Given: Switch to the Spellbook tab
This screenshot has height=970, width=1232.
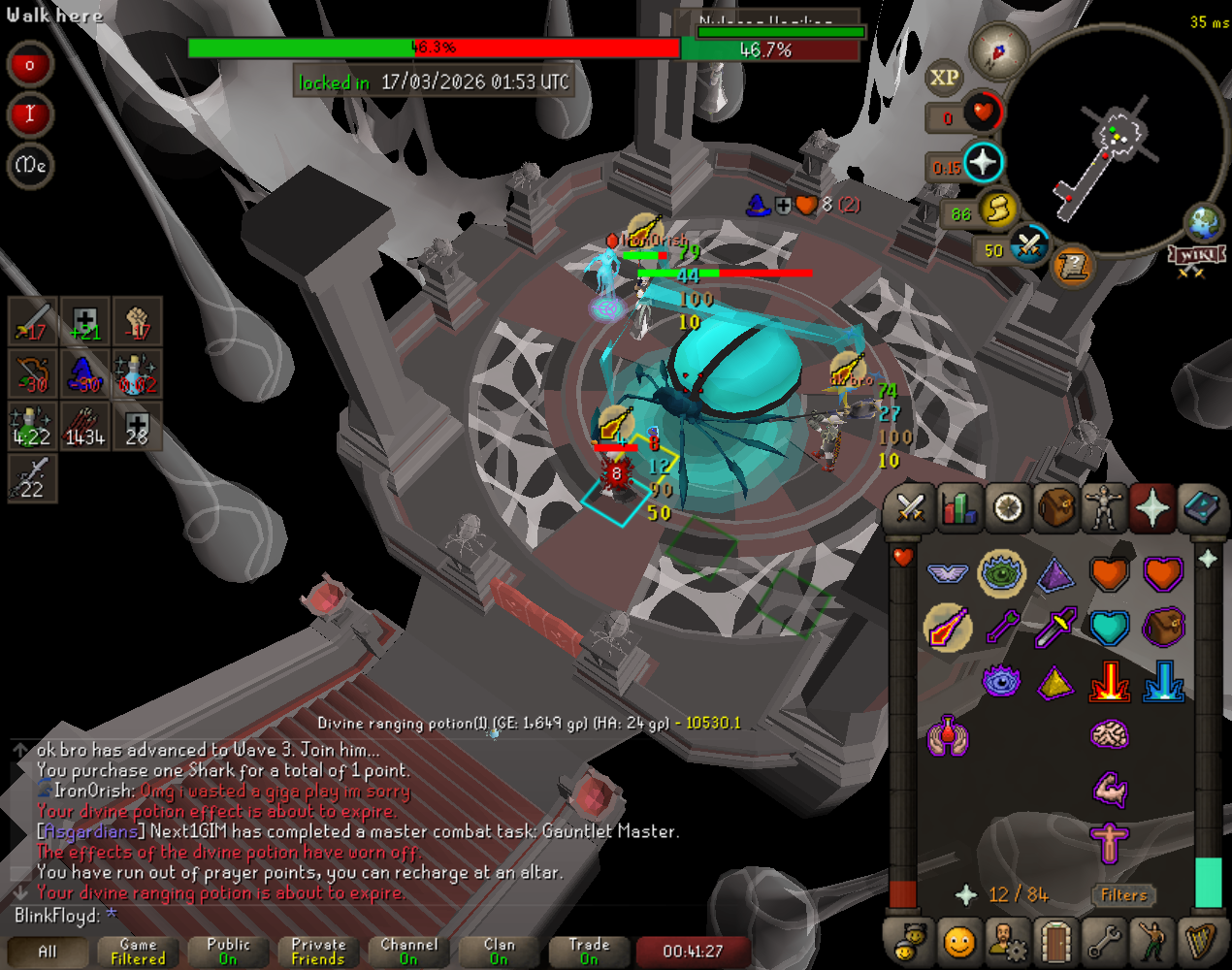Looking at the screenshot, I should pyautogui.click(x=1201, y=507).
